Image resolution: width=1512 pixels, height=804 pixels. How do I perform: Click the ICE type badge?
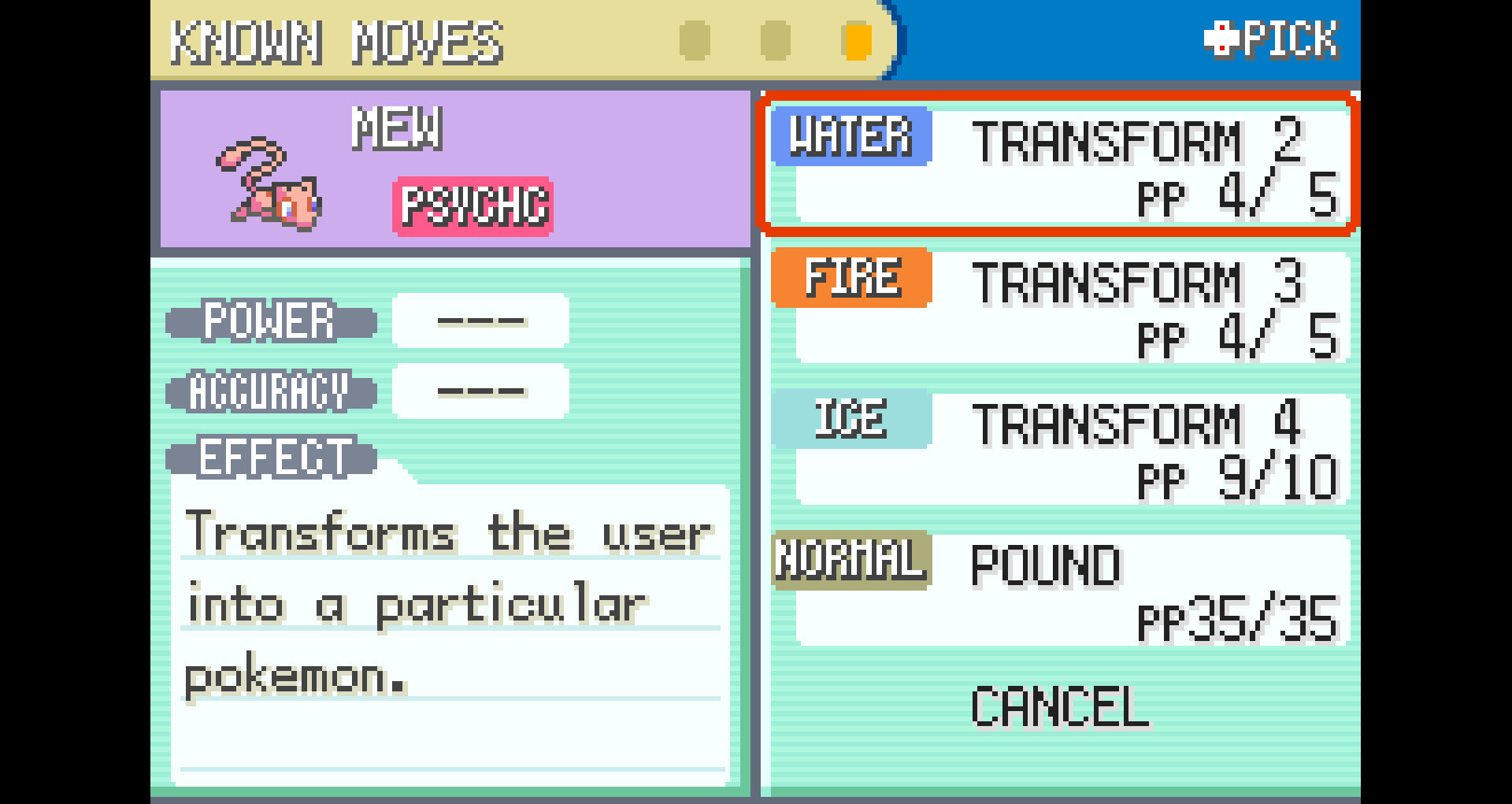pos(851,418)
